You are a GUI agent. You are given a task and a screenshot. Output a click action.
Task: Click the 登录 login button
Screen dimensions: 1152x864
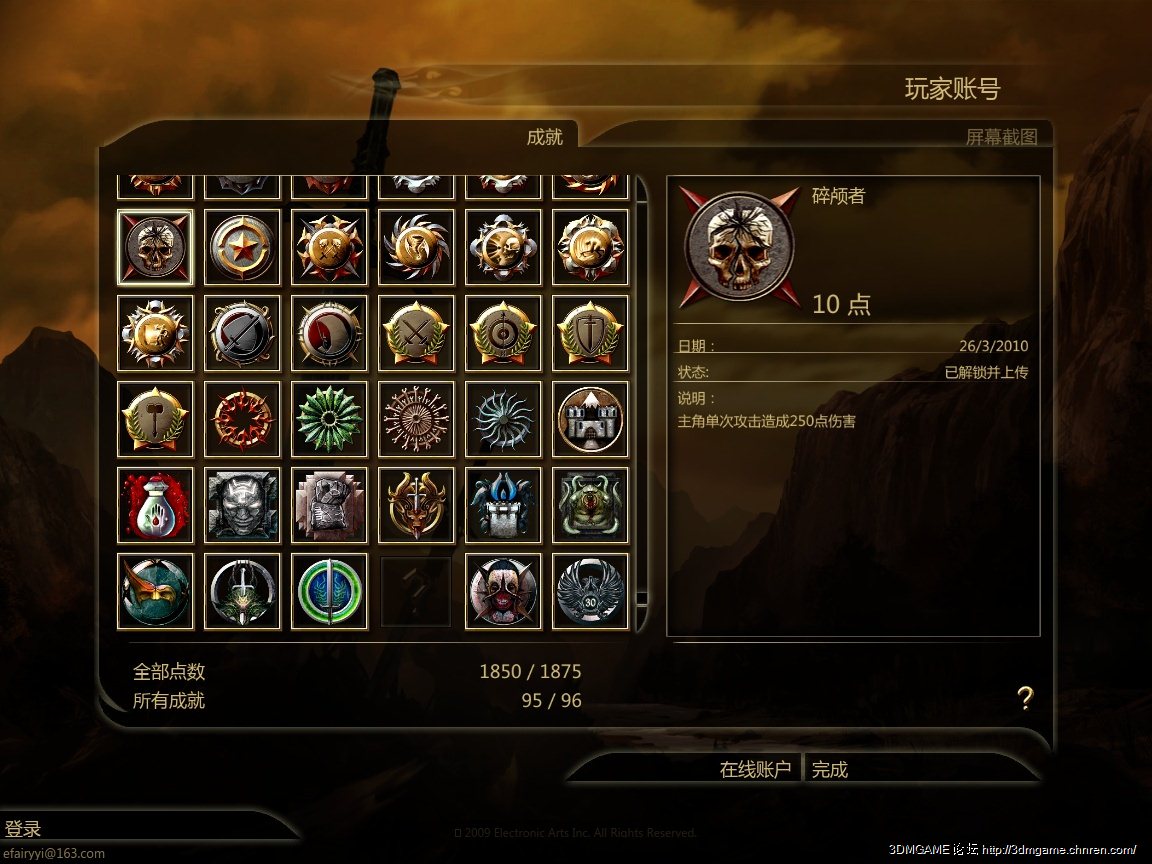tap(24, 829)
